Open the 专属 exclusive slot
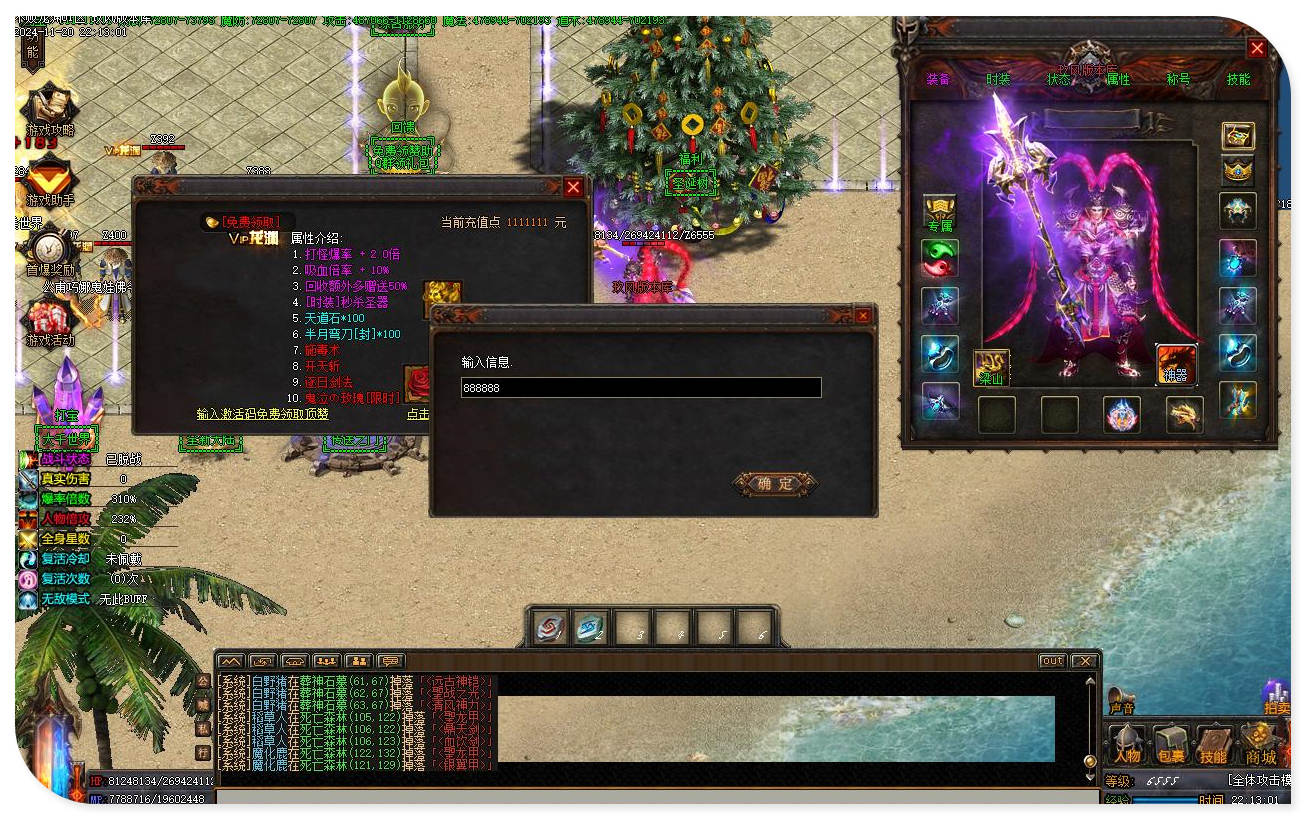This screenshot has height=819, width=1306. click(x=939, y=213)
